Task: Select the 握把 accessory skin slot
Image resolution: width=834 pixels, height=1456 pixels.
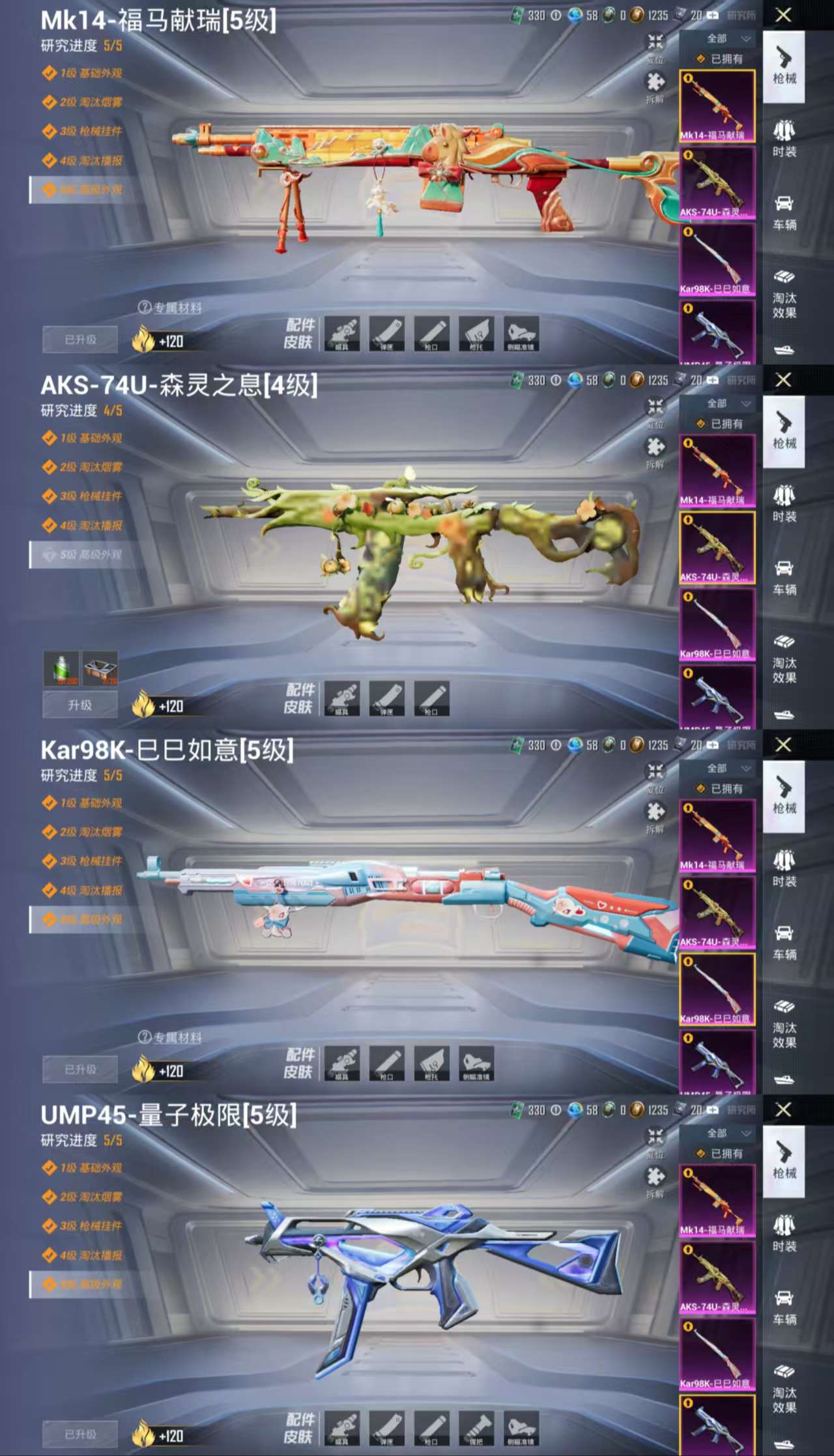Action: tap(477, 1428)
